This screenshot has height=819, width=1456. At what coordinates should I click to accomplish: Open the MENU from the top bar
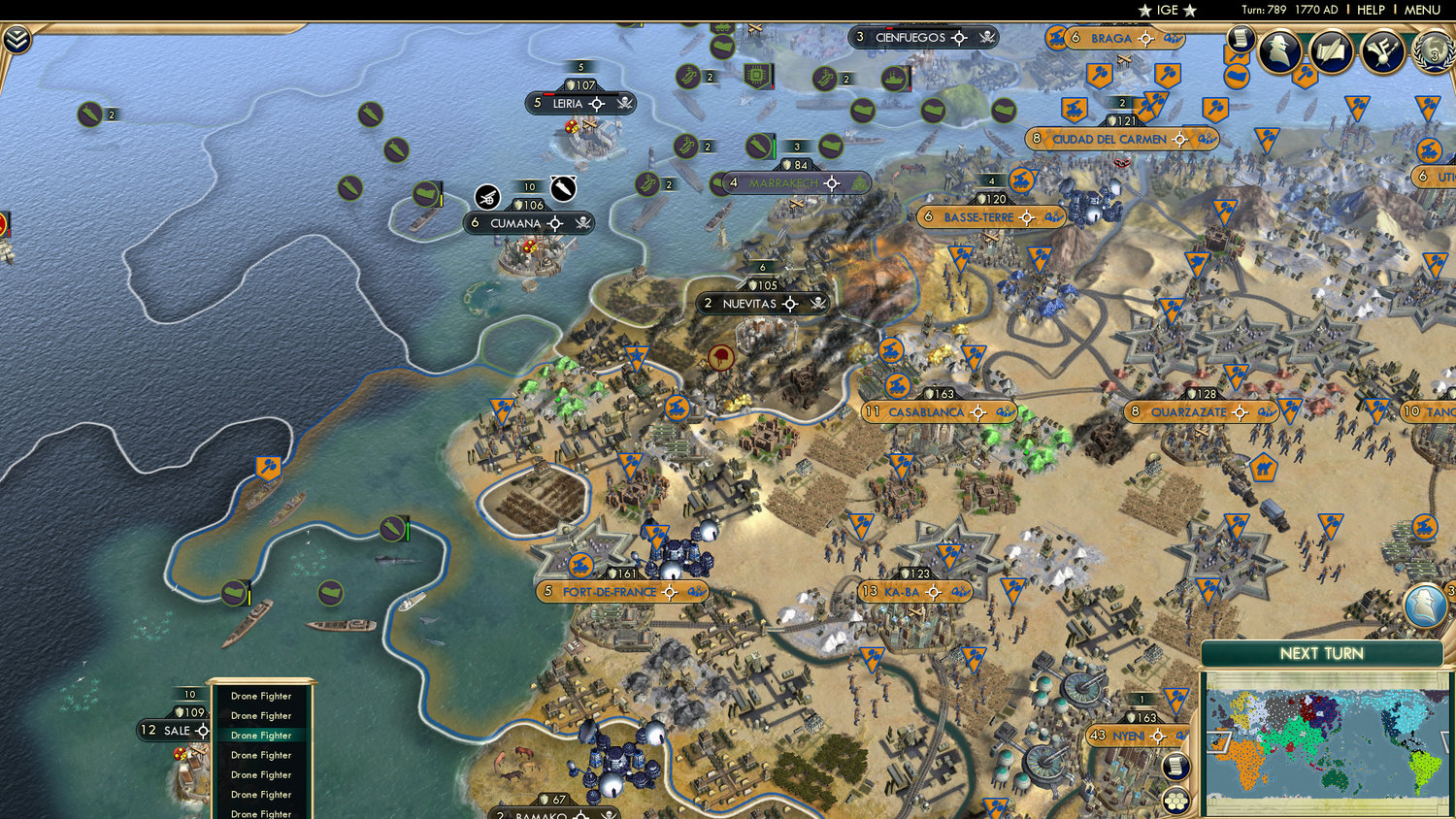coord(1424,10)
